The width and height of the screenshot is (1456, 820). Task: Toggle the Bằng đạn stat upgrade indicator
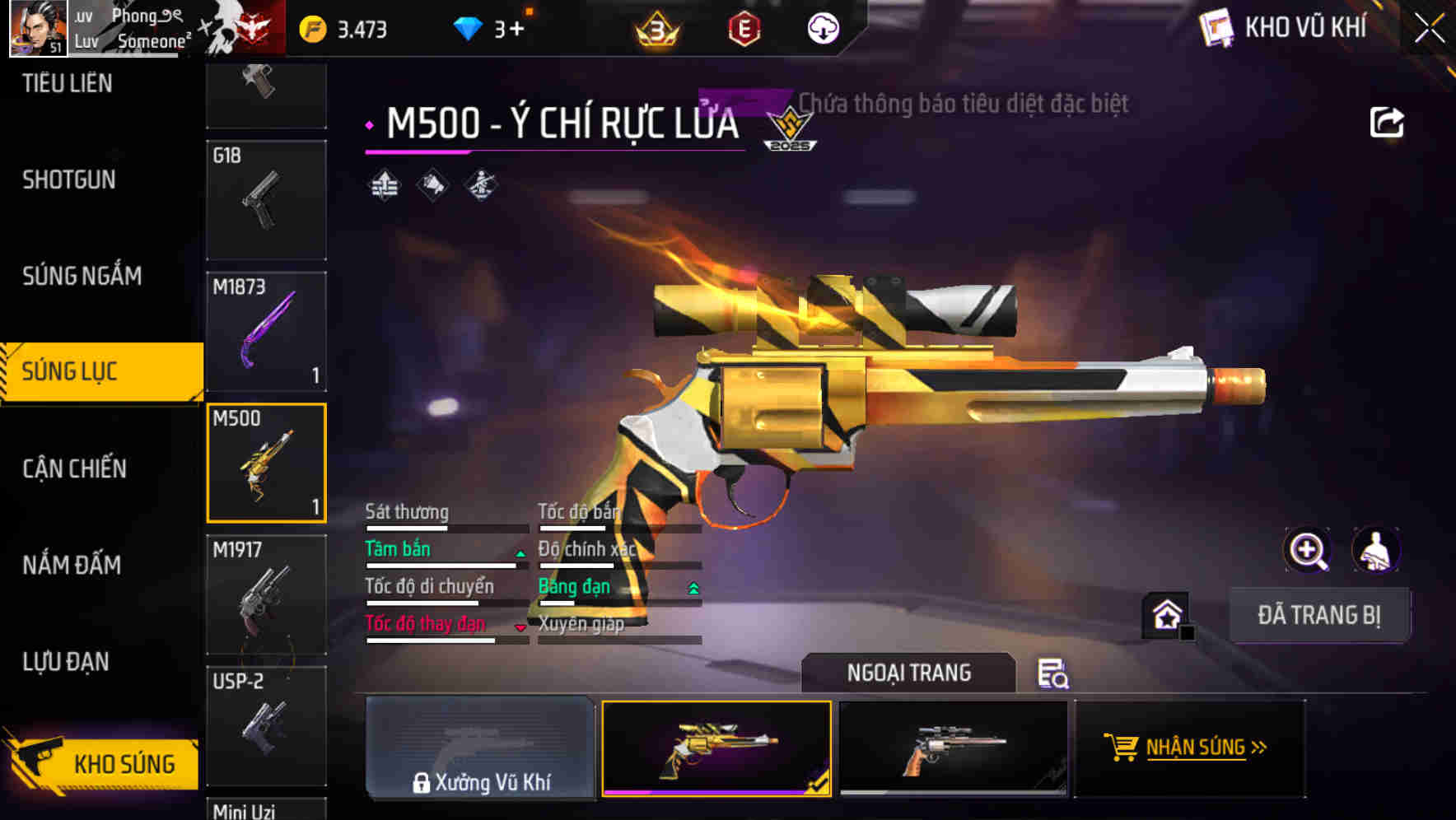(693, 589)
